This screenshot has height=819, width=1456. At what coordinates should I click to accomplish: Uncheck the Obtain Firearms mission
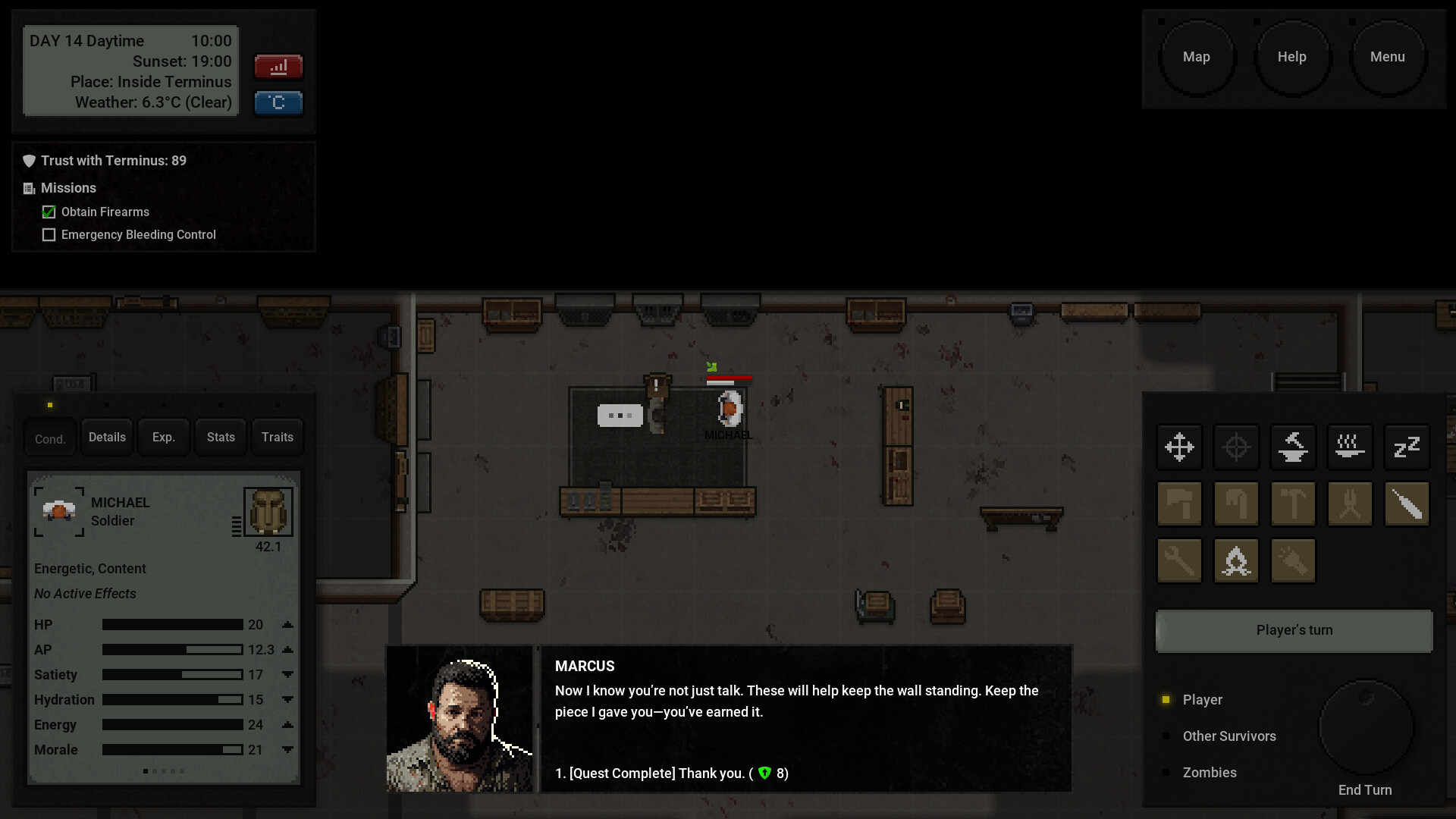48,212
